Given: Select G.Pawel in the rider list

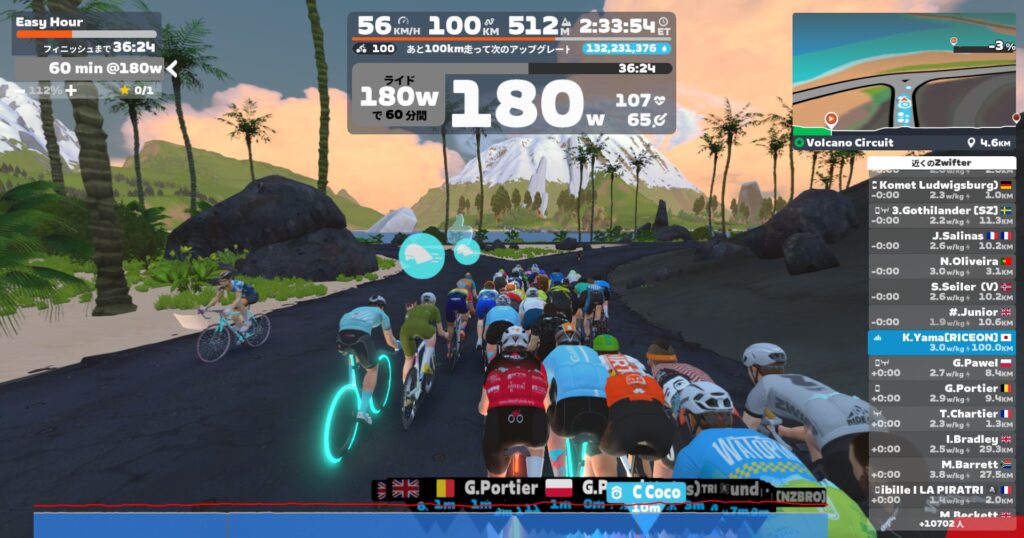Looking at the screenshot, I should (x=941, y=368).
